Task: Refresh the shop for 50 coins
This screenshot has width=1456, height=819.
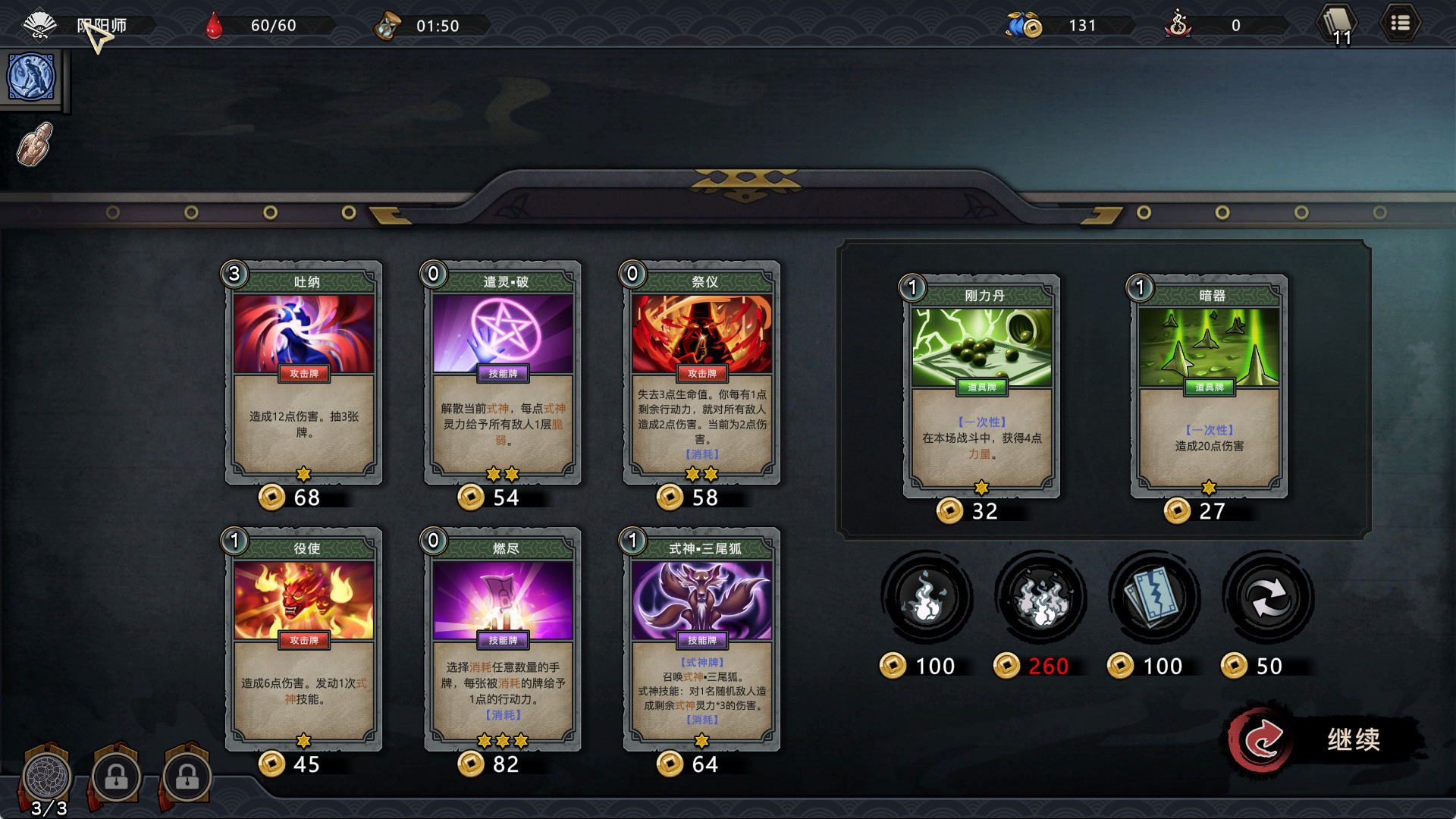Action: coord(1268,598)
